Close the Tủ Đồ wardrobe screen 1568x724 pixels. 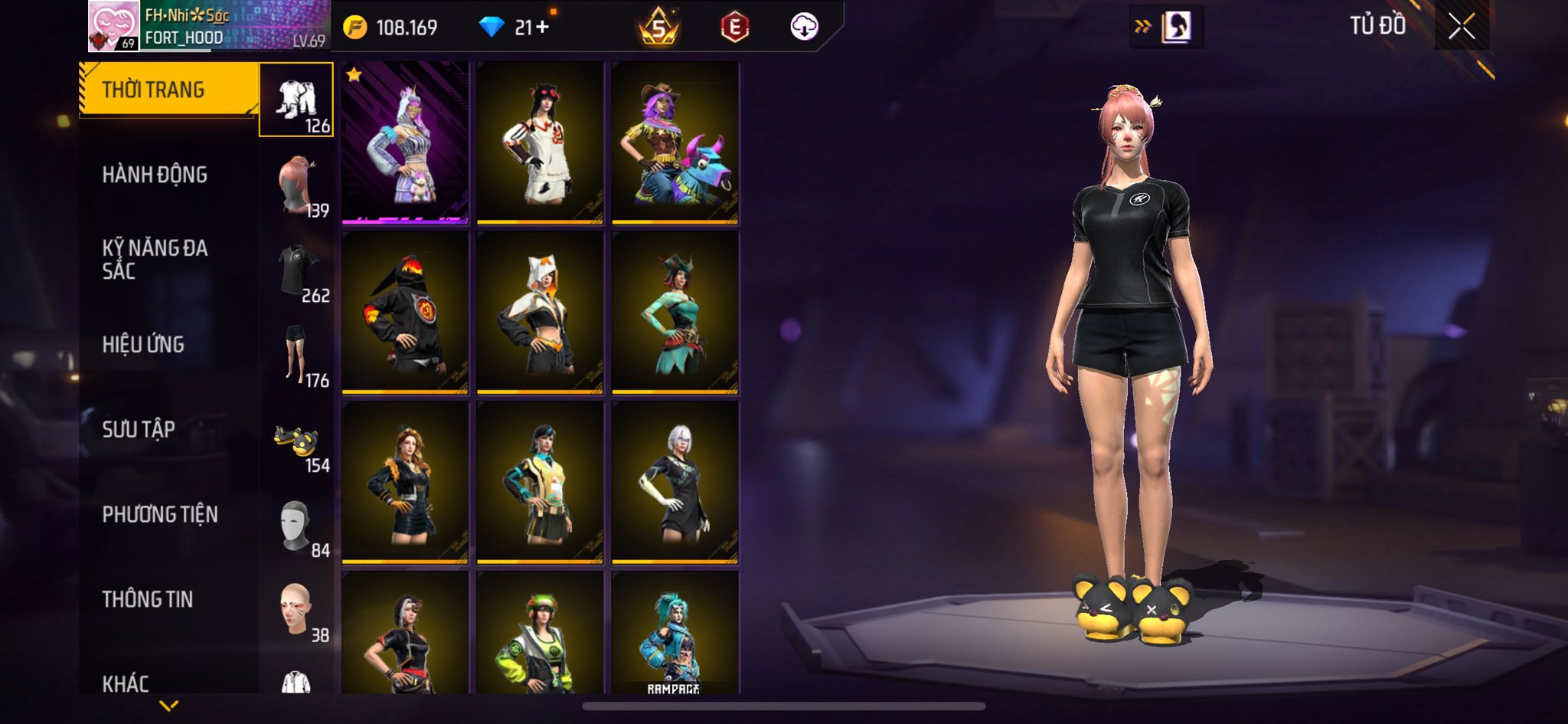click(1461, 27)
